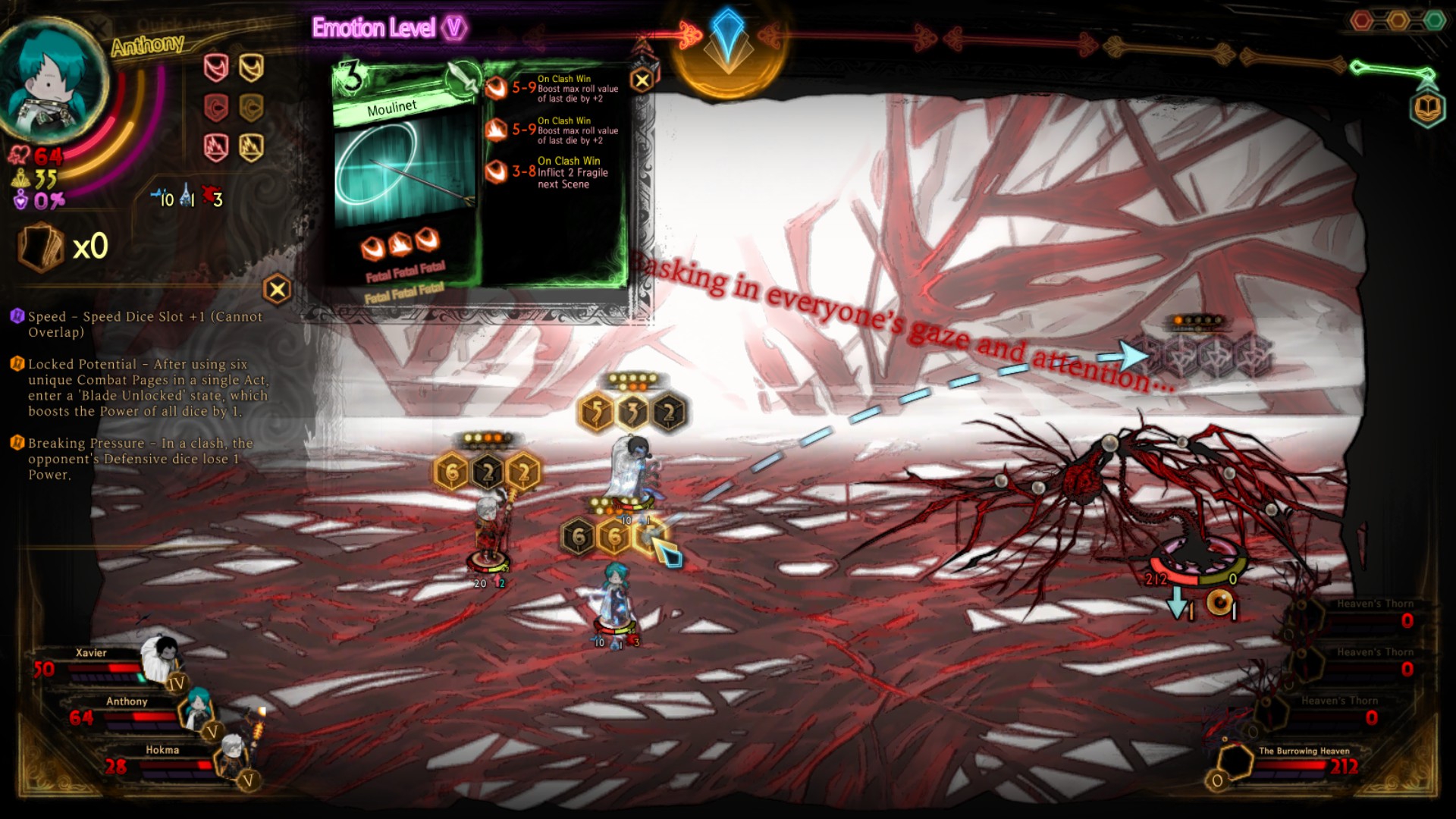The image size is (1456, 819).
Task: Click the Emotion Level indicator
Action: click(388, 29)
